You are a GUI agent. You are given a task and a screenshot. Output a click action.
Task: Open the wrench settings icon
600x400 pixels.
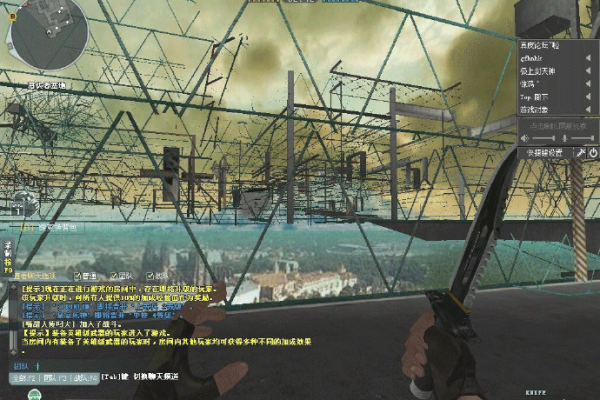pyautogui.click(x=581, y=152)
